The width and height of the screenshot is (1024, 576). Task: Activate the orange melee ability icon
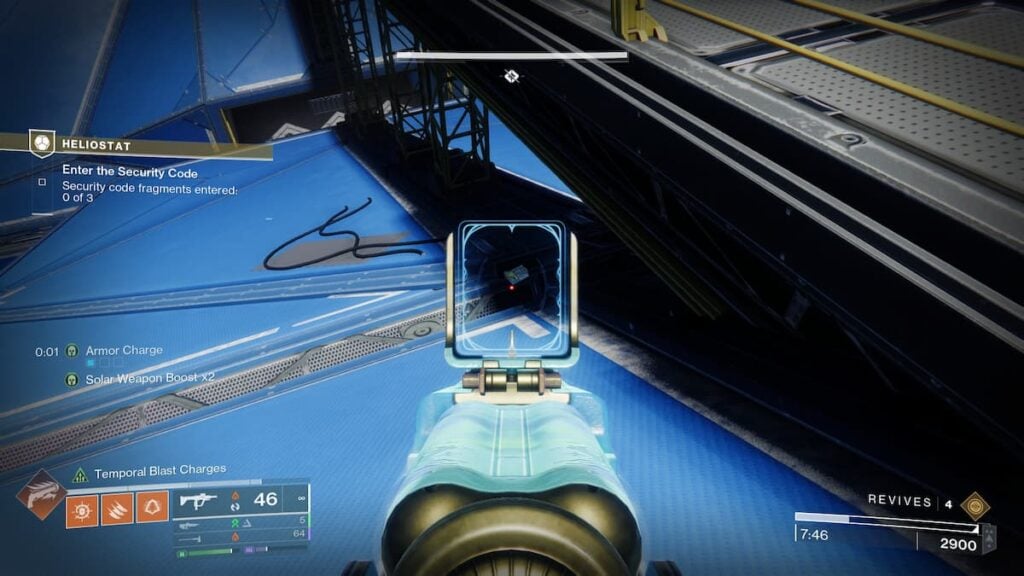click(116, 507)
